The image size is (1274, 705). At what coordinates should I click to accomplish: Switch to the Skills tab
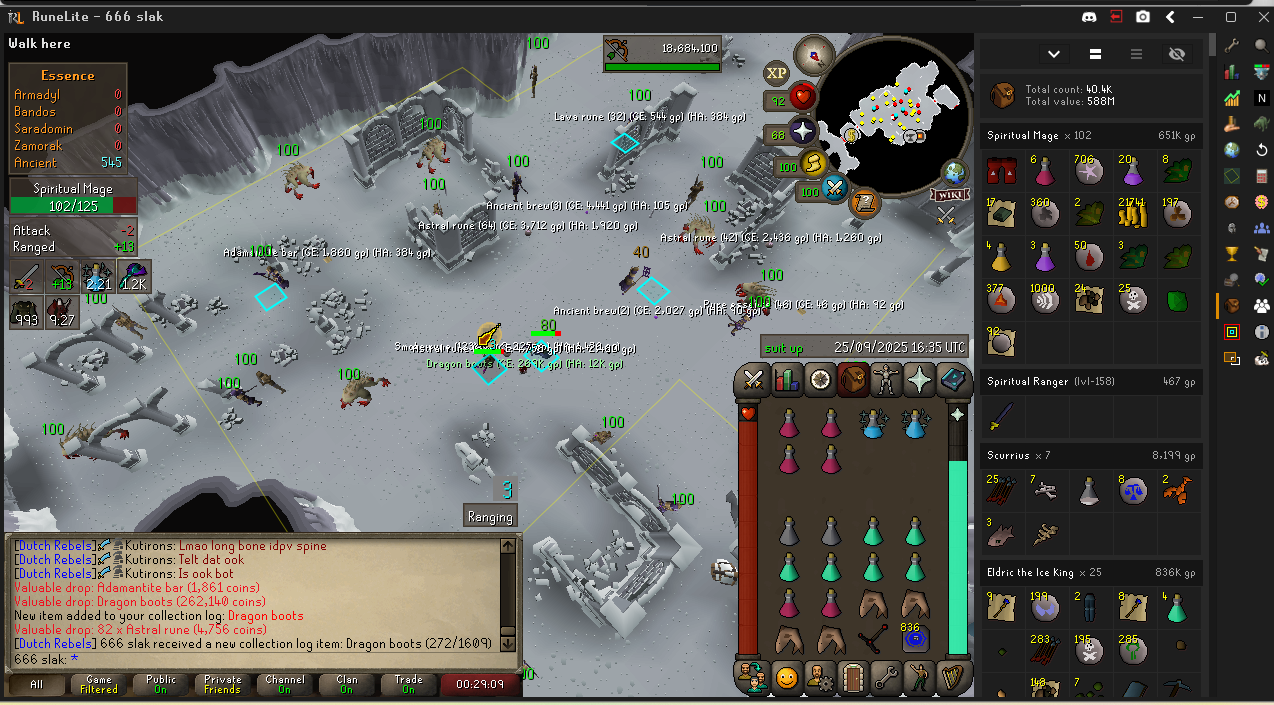[787, 380]
